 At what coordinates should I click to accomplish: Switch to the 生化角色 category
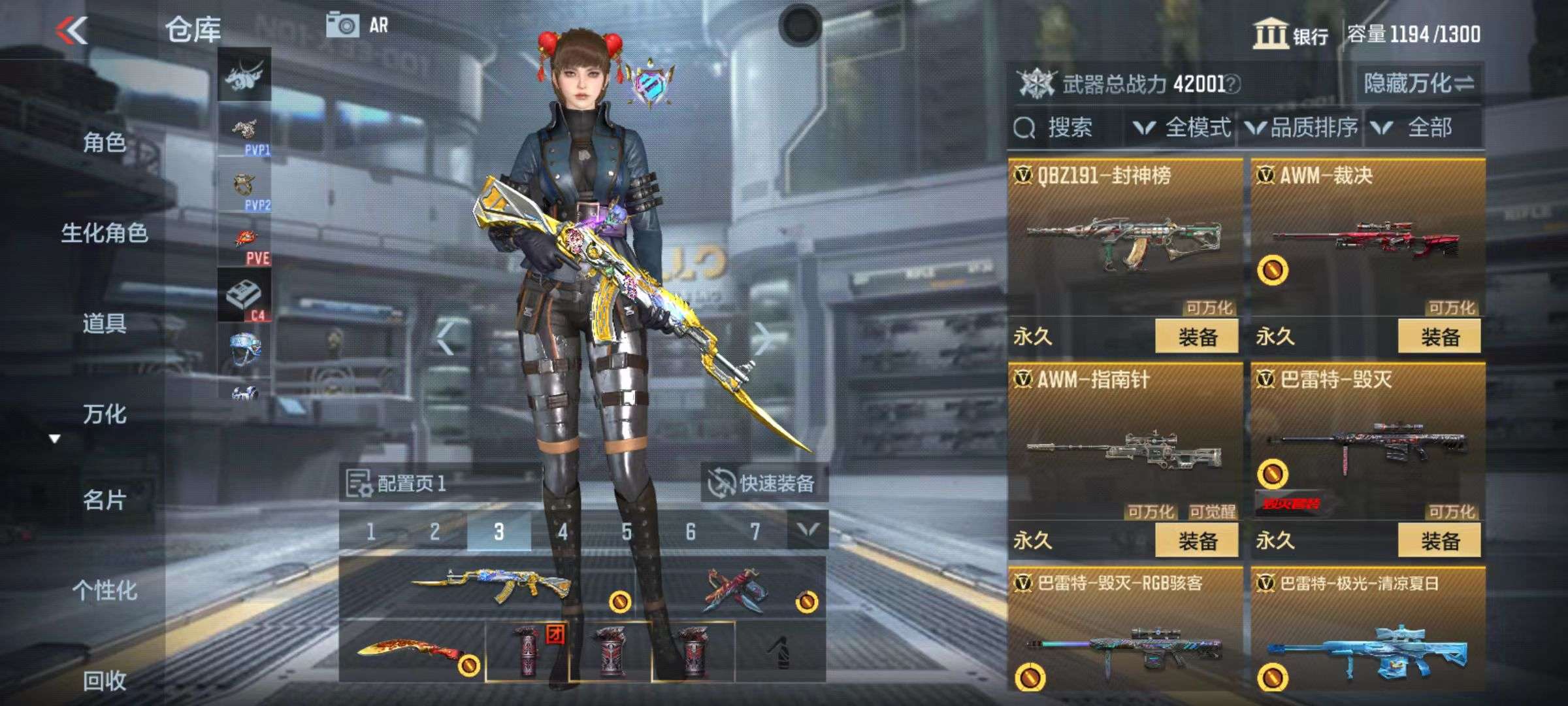tap(105, 233)
